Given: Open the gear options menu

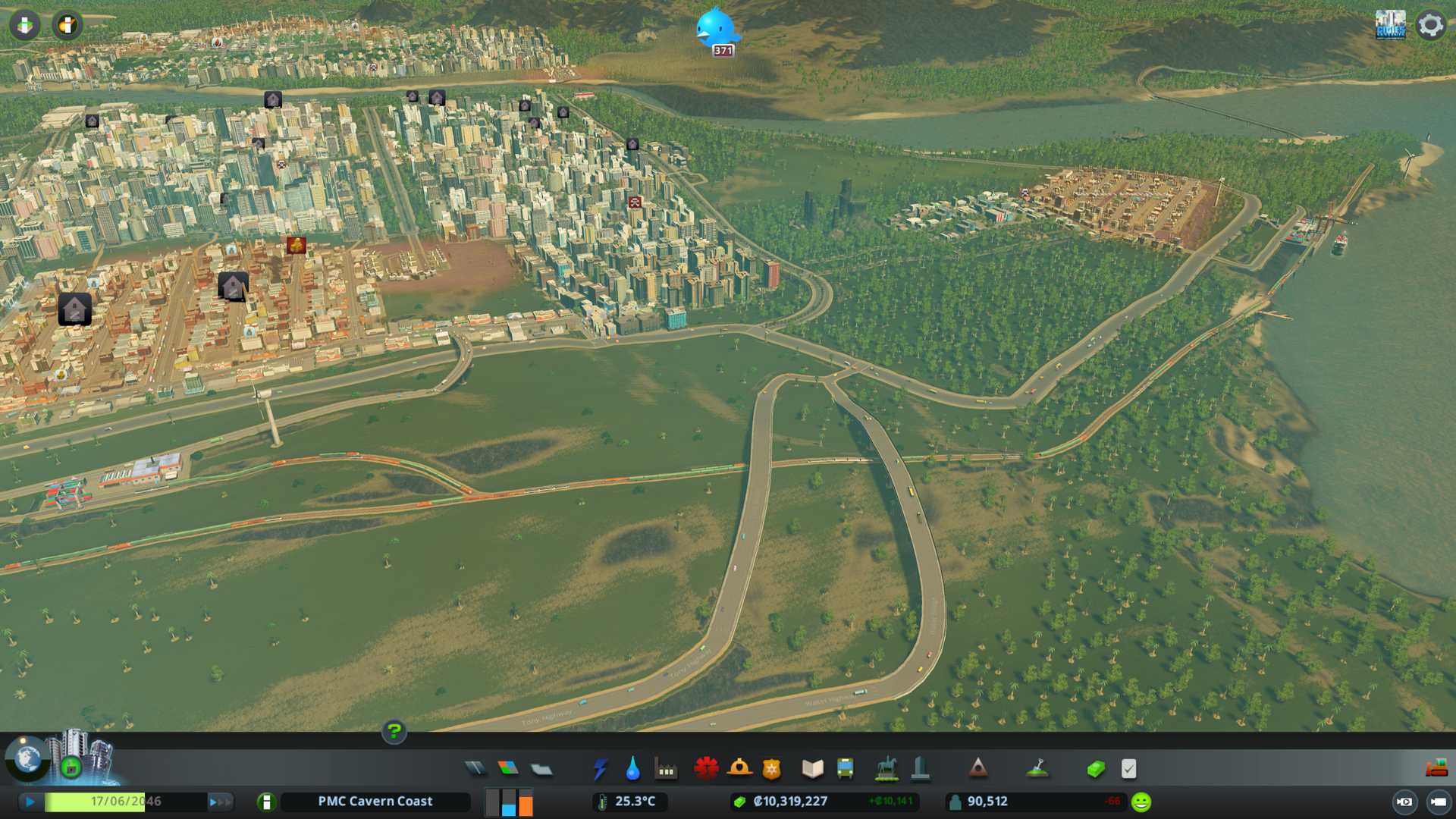Looking at the screenshot, I should pyautogui.click(x=1430, y=25).
